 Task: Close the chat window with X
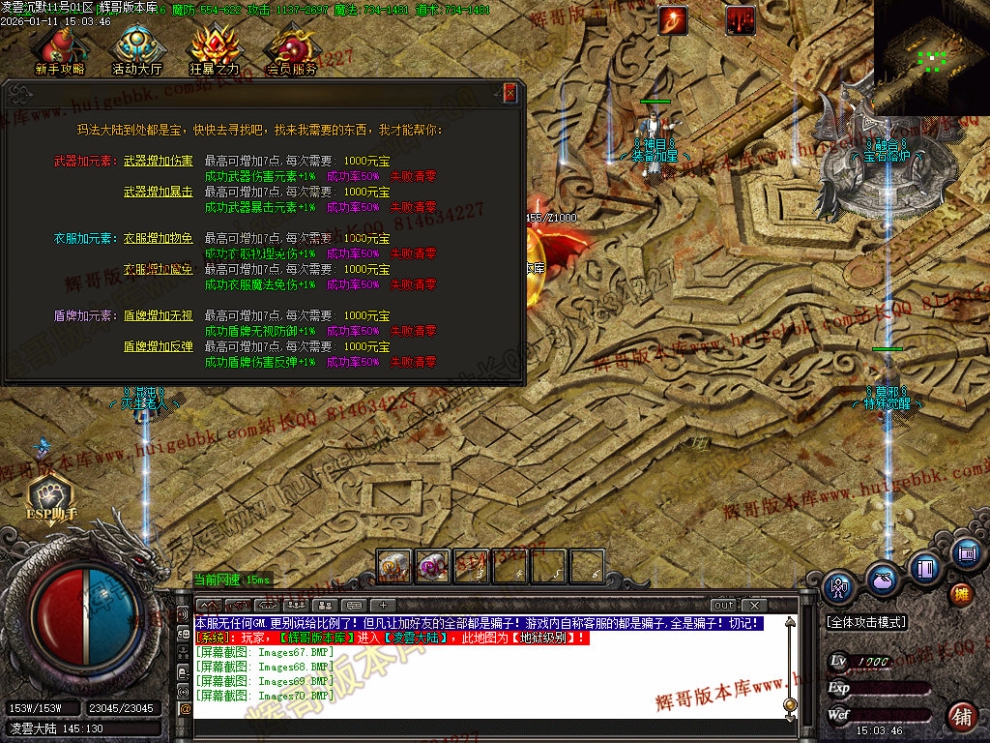pos(754,605)
